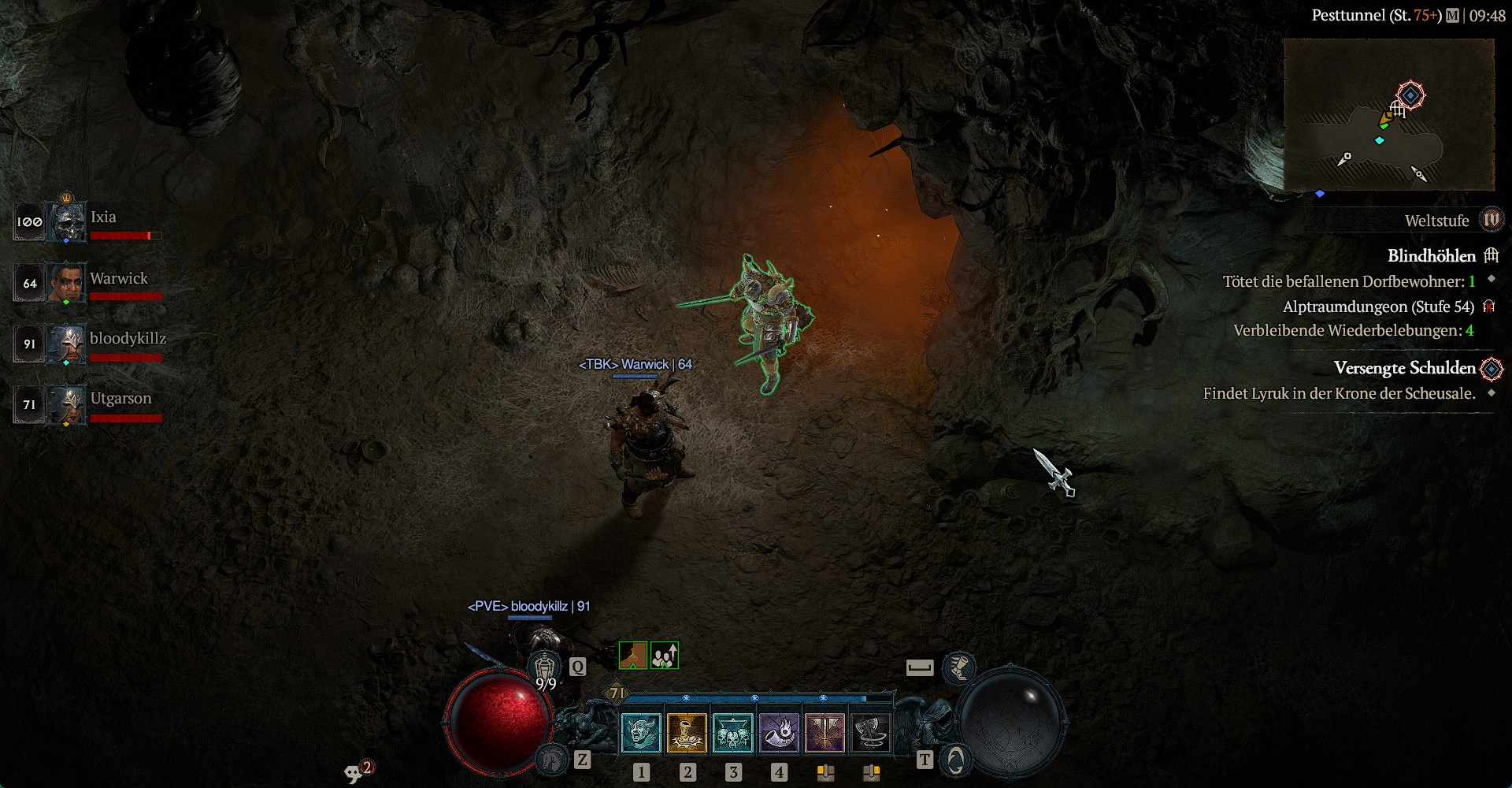Trigger the war horn skill

(778, 733)
